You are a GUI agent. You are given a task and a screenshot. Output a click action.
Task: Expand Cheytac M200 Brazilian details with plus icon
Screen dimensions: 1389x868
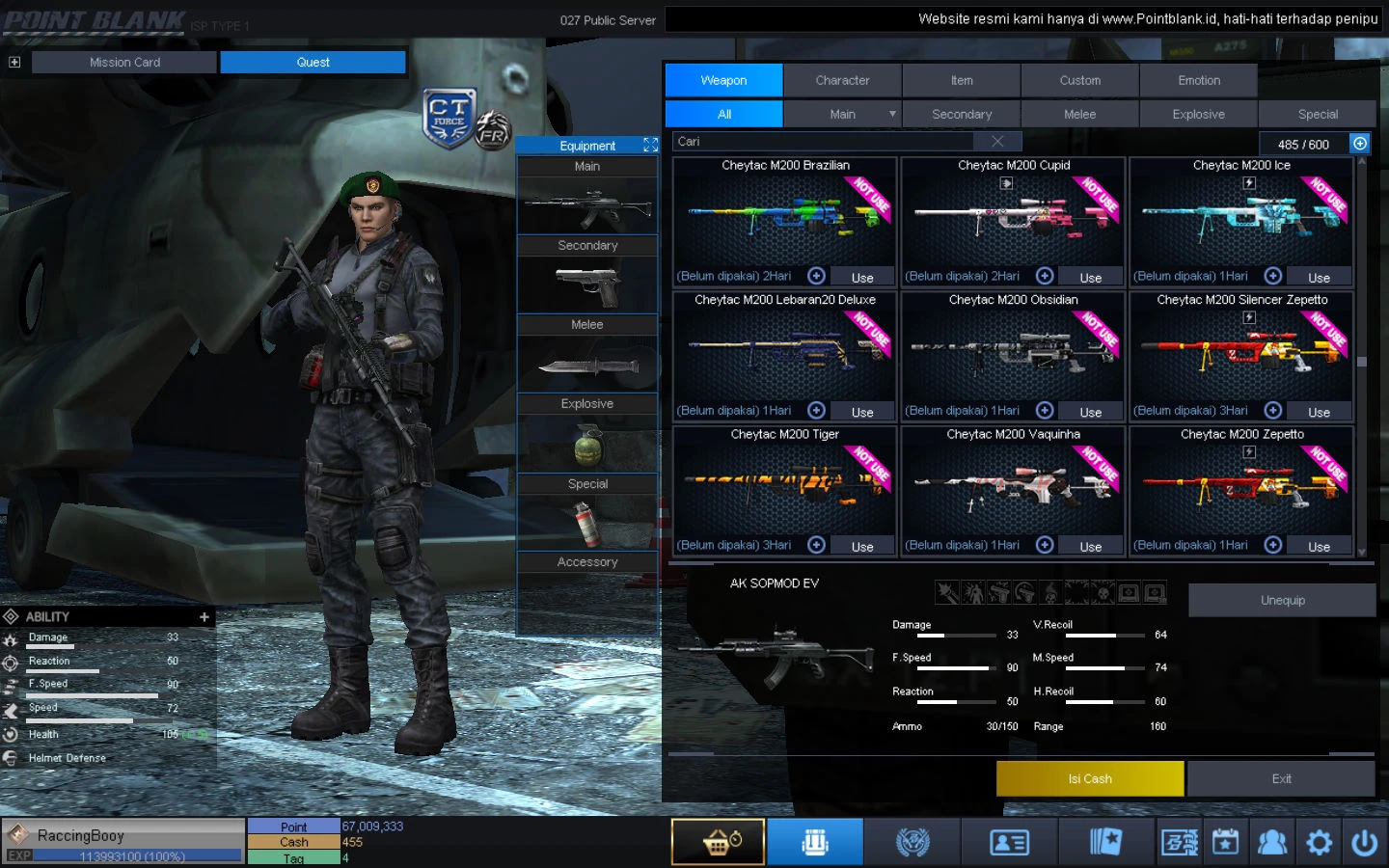coord(816,275)
